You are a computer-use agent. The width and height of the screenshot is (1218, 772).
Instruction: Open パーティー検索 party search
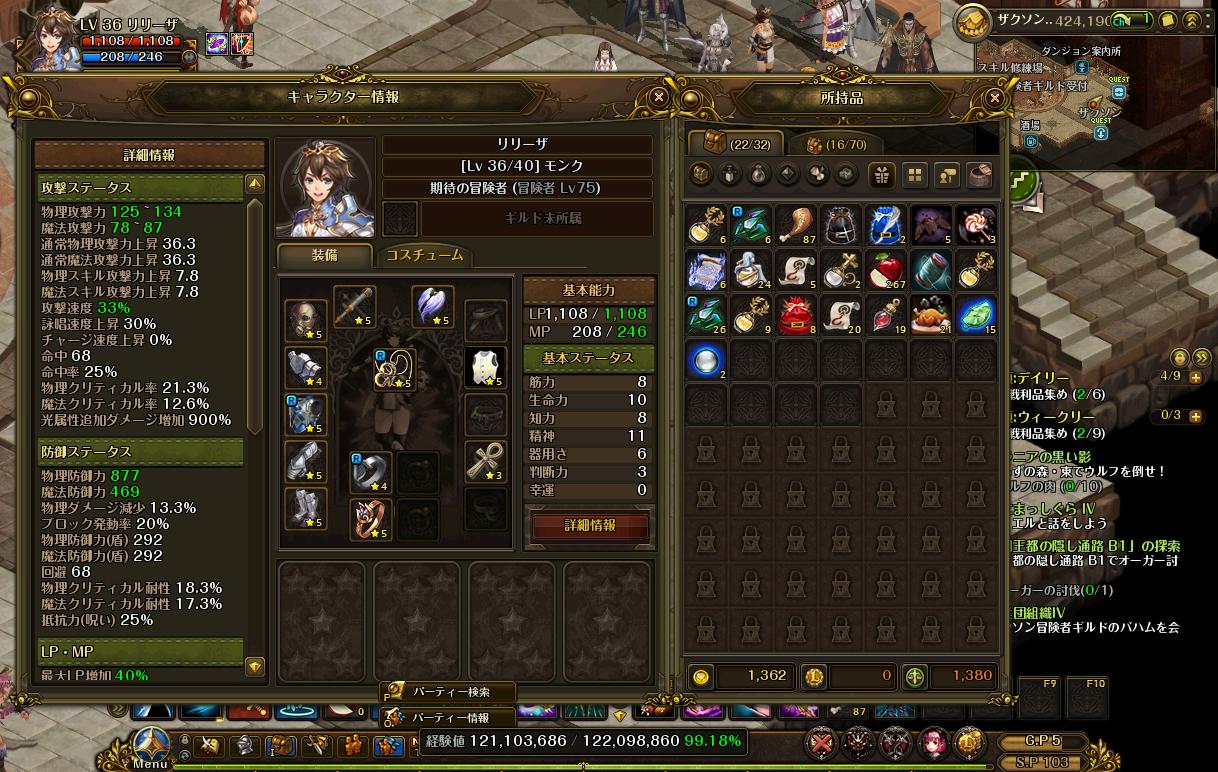pyautogui.click(x=450, y=692)
